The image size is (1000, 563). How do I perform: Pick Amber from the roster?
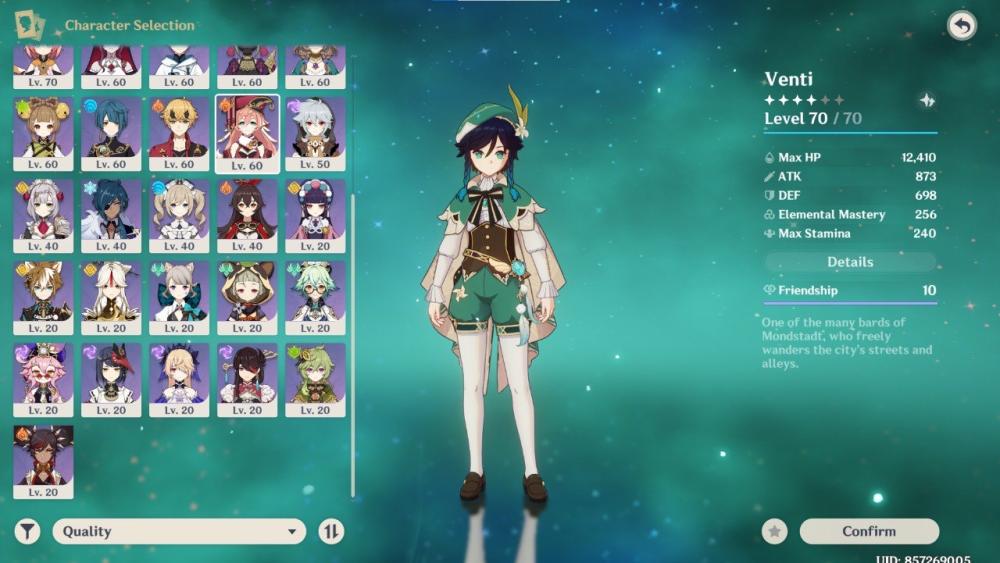point(247,215)
